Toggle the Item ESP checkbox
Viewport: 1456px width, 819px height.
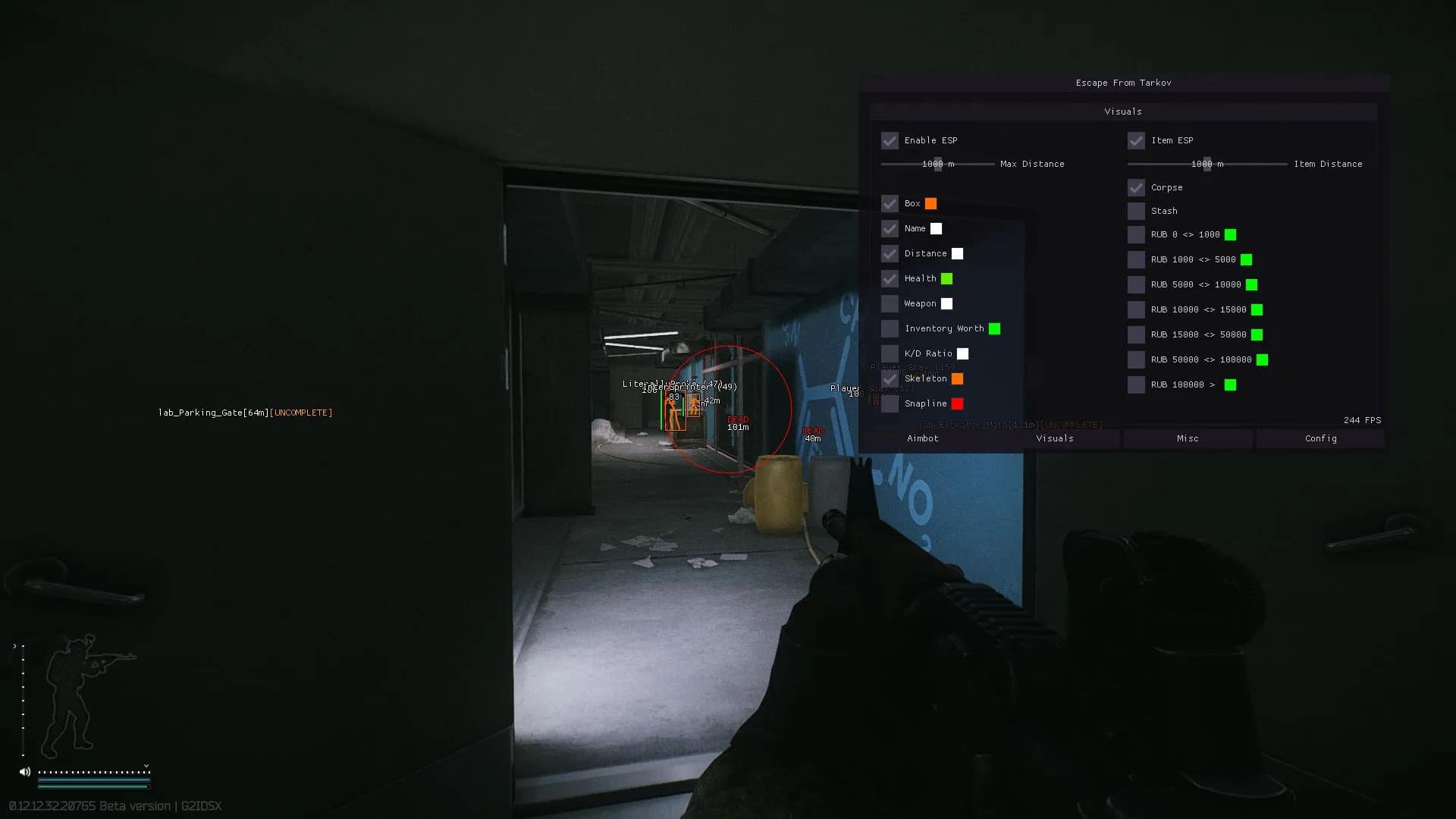pyautogui.click(x=1136, y=141)
